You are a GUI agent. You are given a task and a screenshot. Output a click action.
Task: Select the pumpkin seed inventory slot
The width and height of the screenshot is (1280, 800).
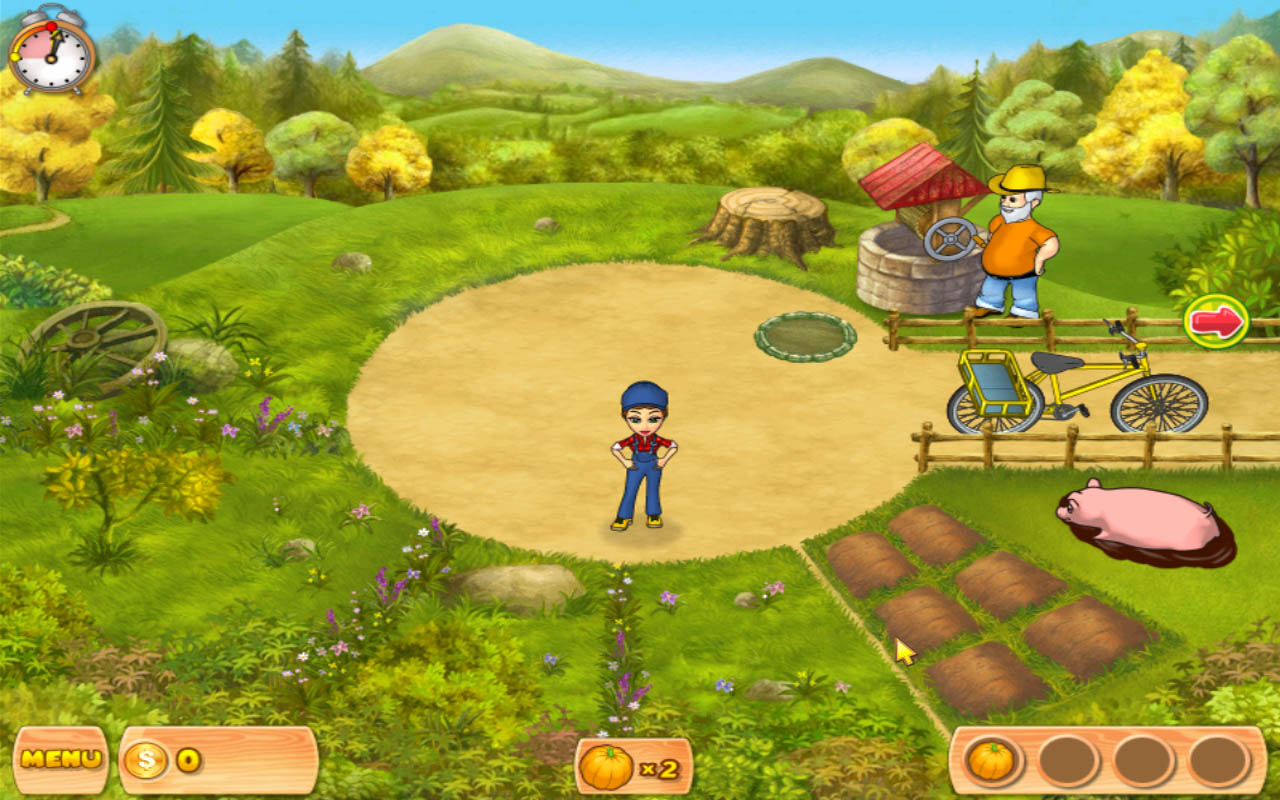(x=992, y=761)
